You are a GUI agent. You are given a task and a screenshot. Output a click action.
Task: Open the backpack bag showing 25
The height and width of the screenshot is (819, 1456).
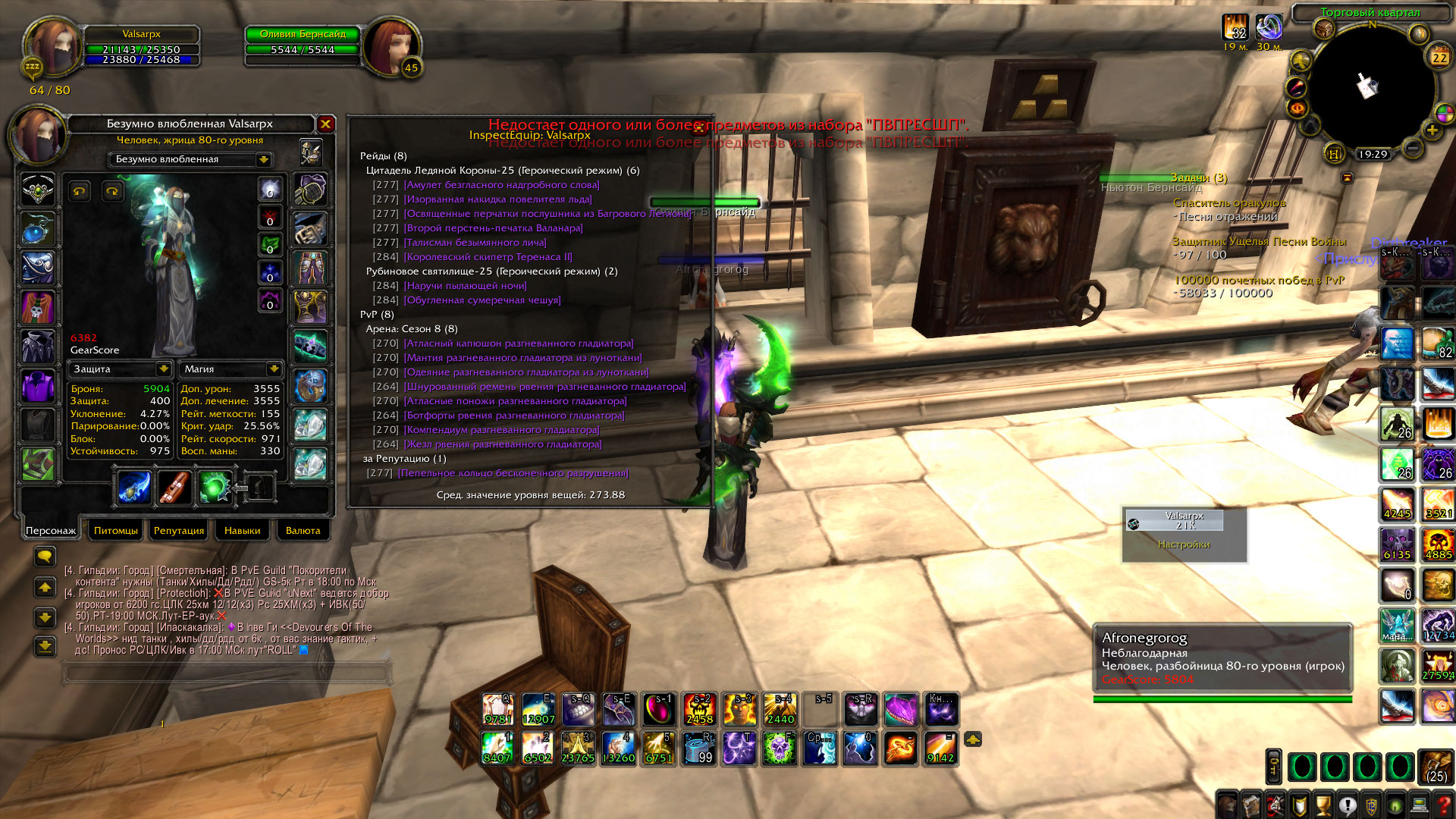coord(1436,767)
